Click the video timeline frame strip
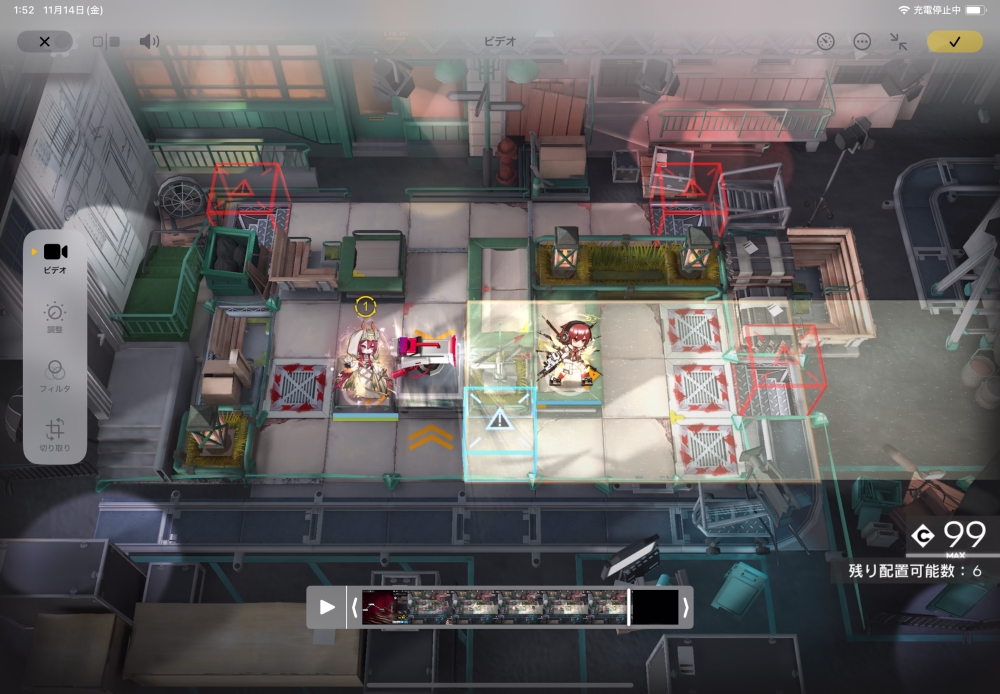Image resolution: width=1000 pixels, height=694 pixels. (495, 607)
